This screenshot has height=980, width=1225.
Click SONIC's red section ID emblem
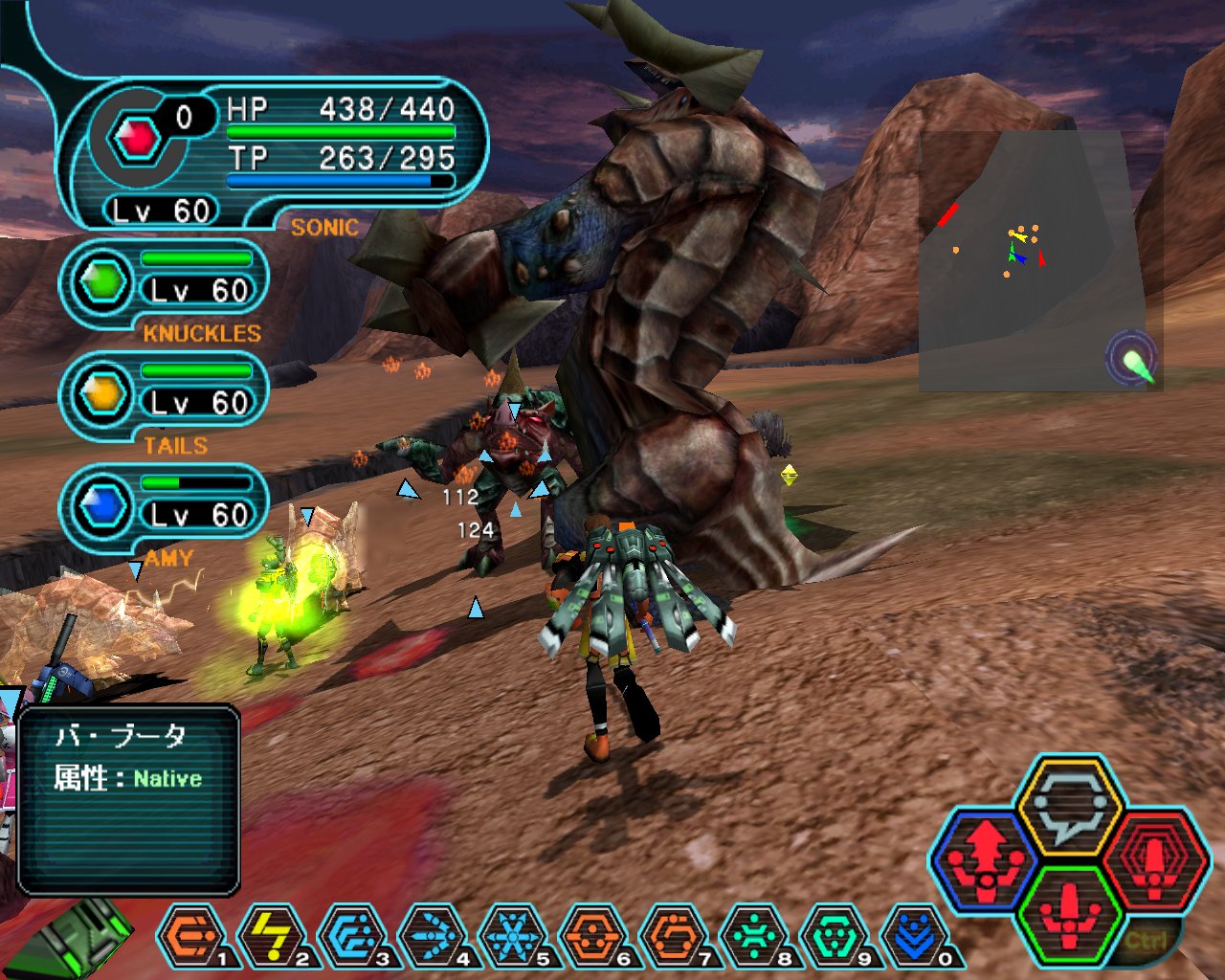click(137, 139)
